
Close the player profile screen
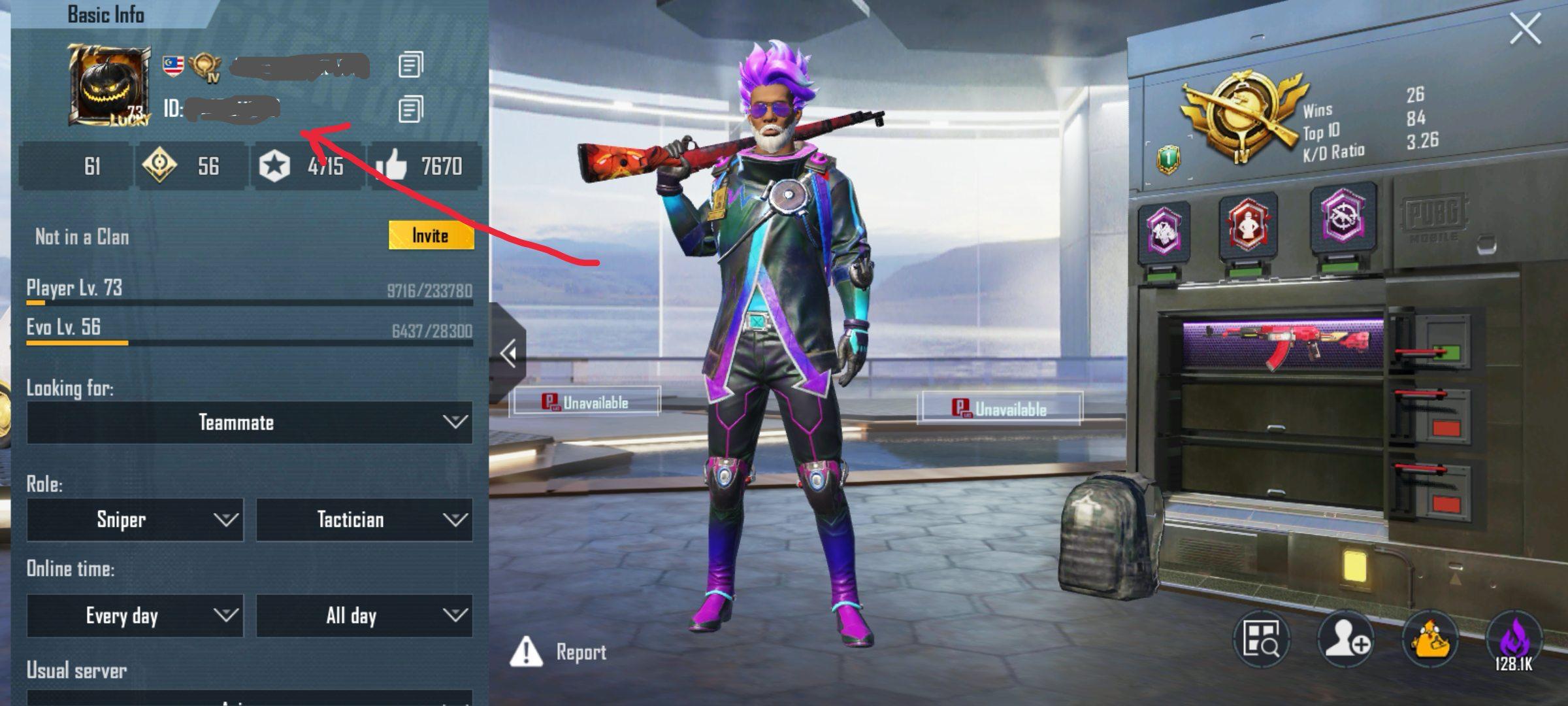(x=1525, y=29)
